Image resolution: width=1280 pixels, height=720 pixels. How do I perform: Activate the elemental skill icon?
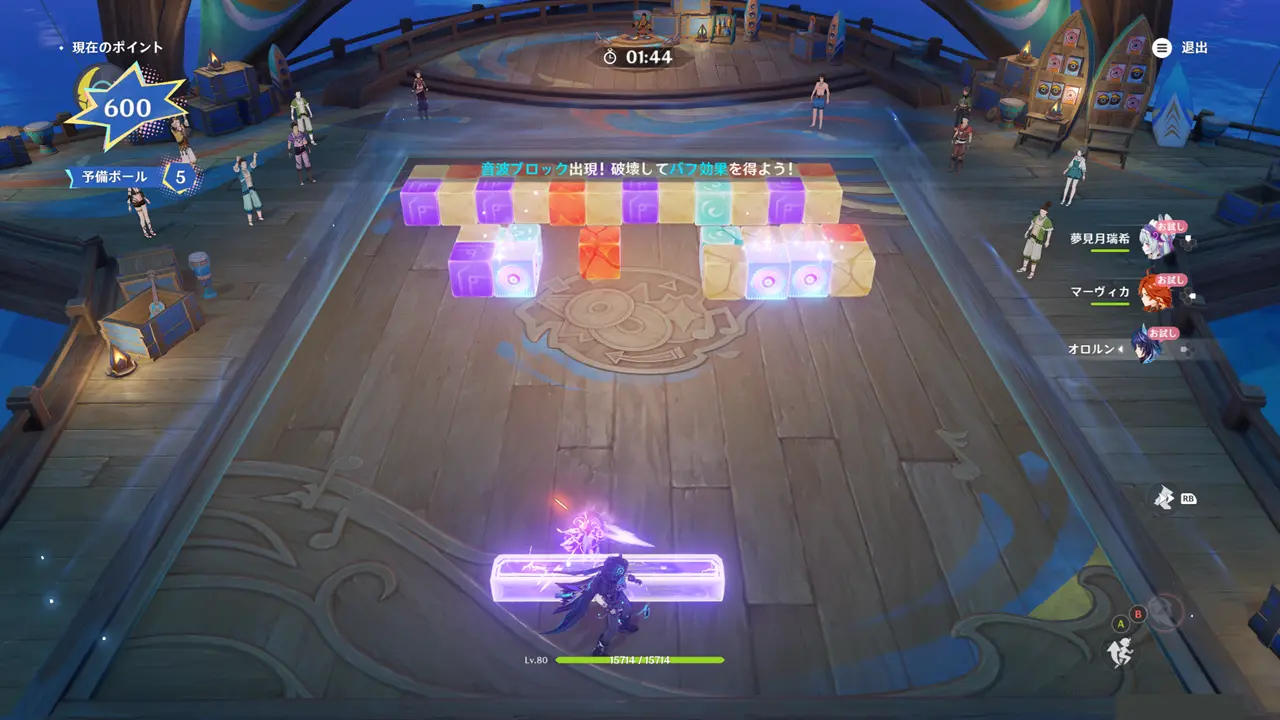(x=1163, y=497)
